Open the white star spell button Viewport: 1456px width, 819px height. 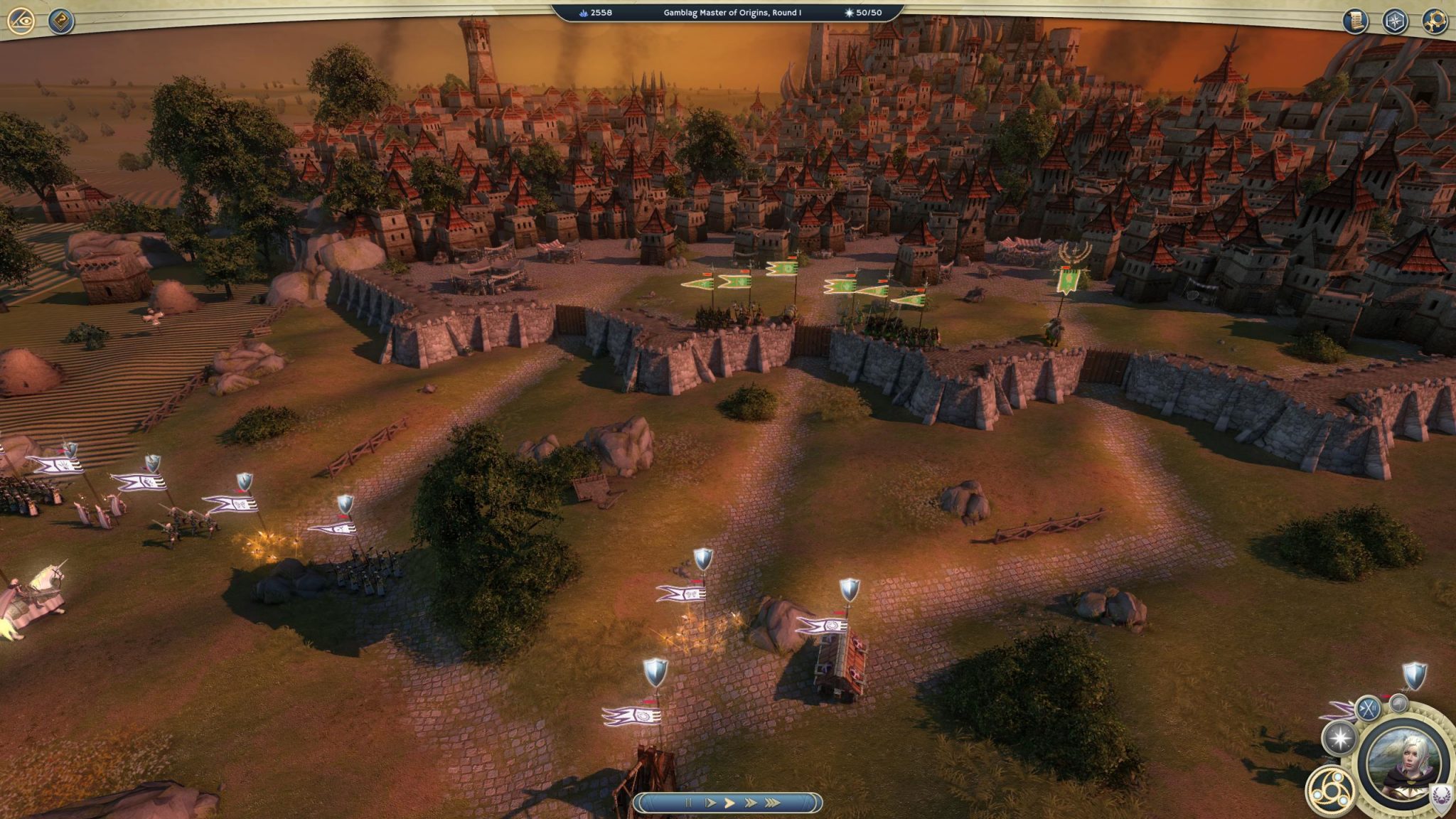tap(1339, 738)
